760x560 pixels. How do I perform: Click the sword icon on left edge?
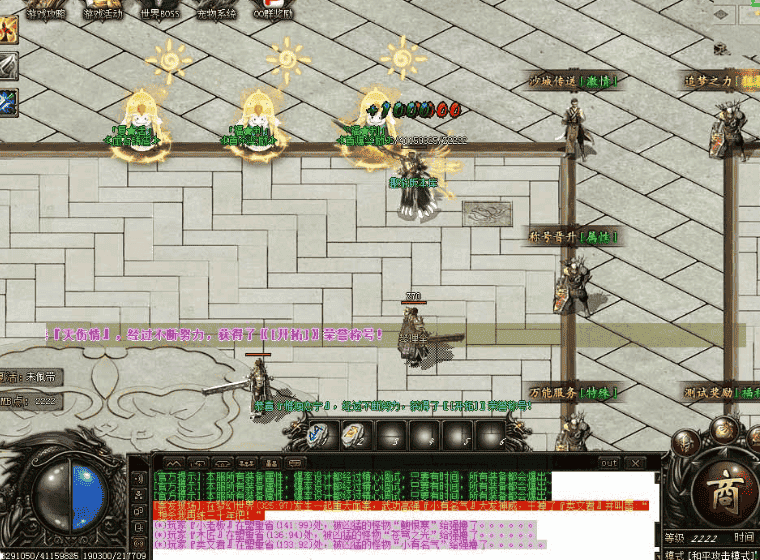tap(8, 67)
